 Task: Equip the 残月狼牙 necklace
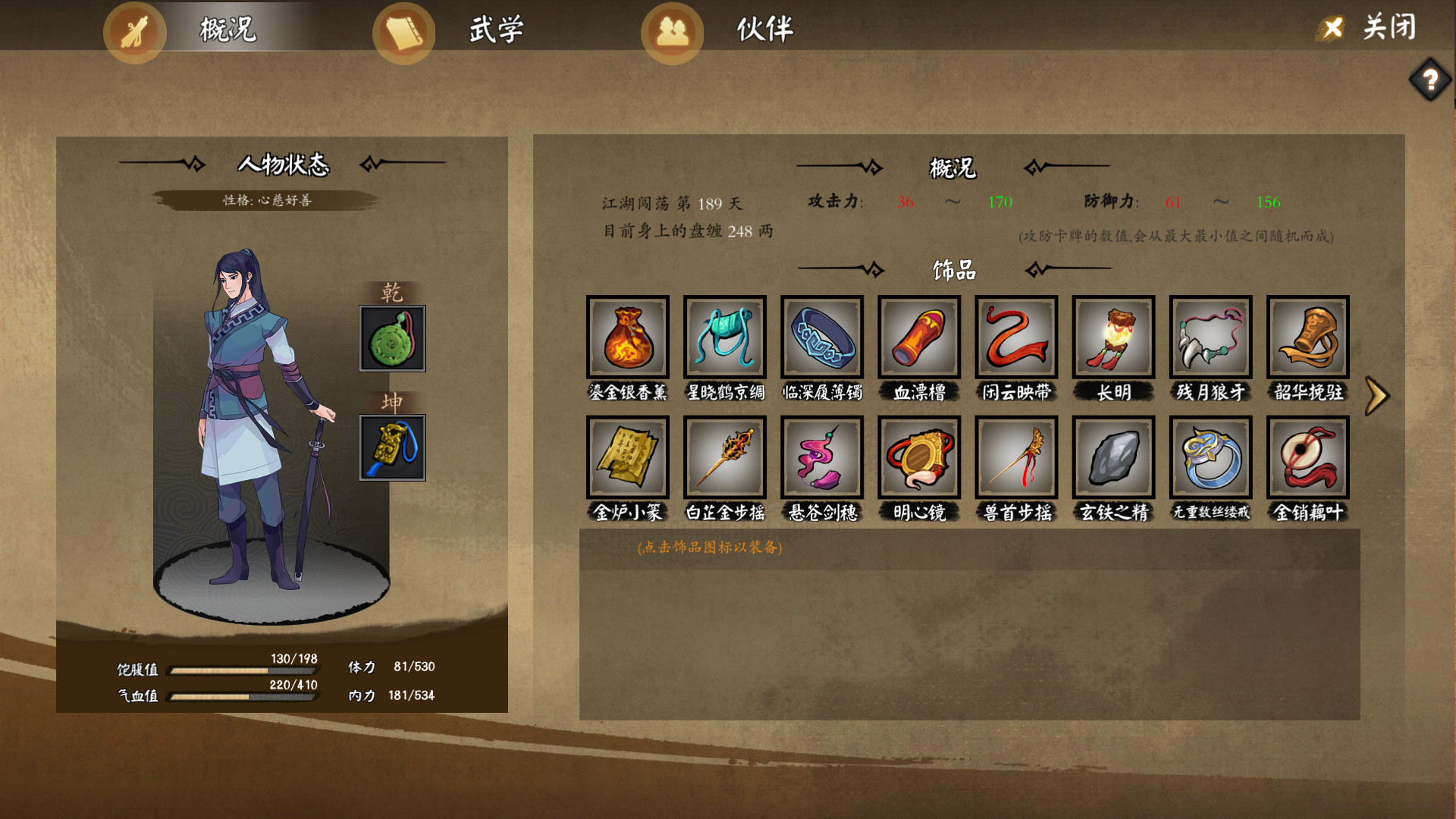pos(1210,337)
